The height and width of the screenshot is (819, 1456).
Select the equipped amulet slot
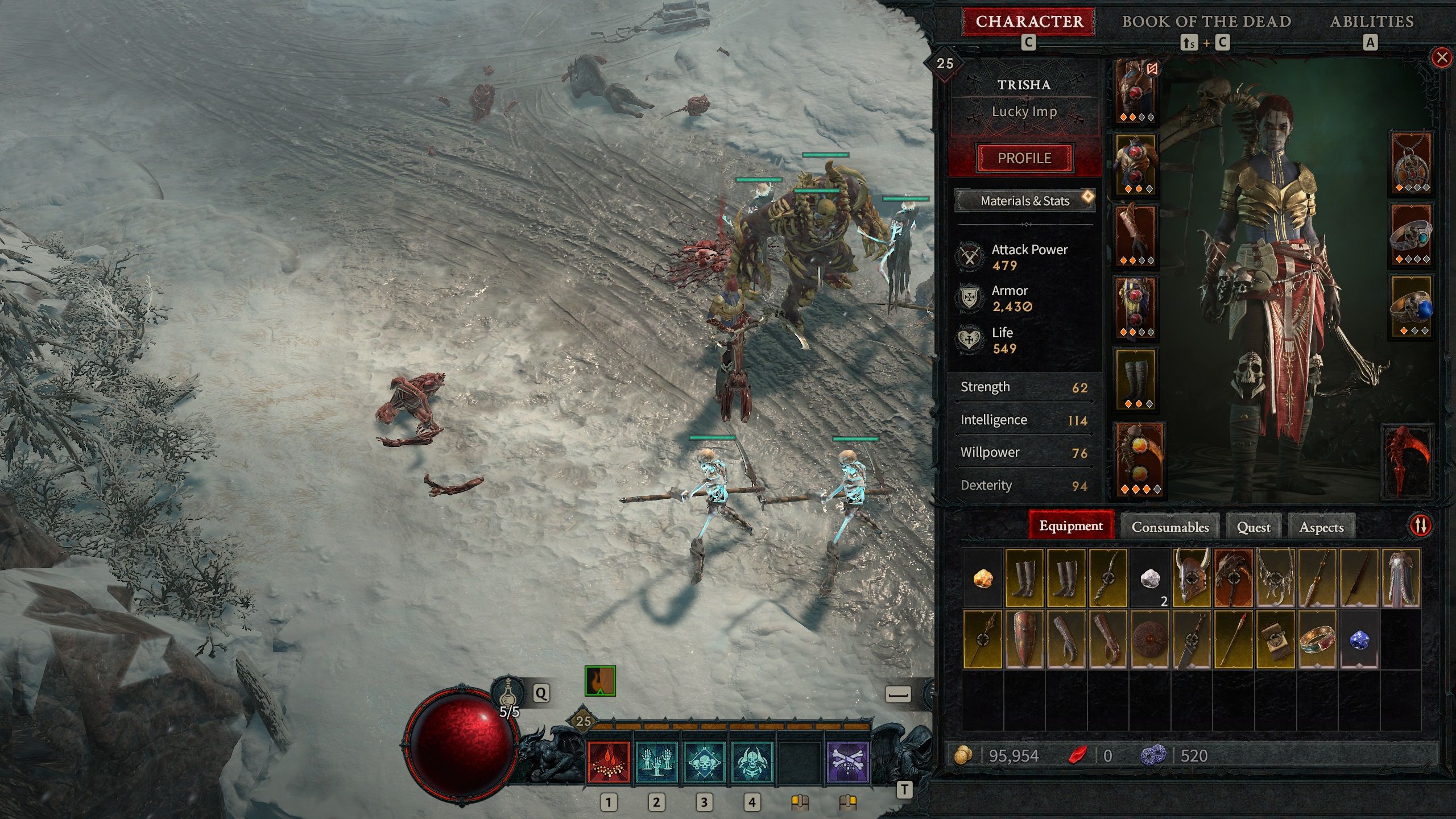(1411, 163)
